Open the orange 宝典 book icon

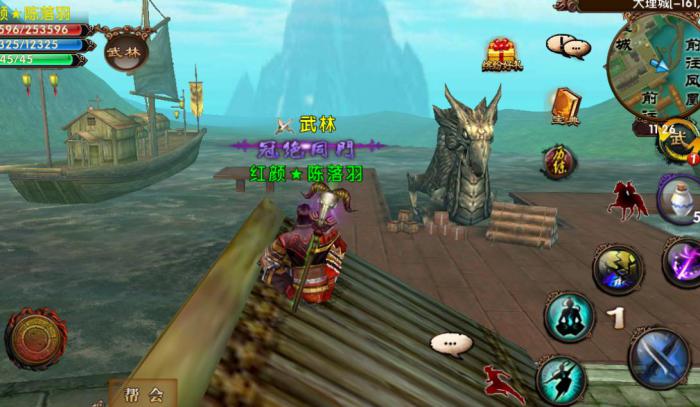point(565,104)
